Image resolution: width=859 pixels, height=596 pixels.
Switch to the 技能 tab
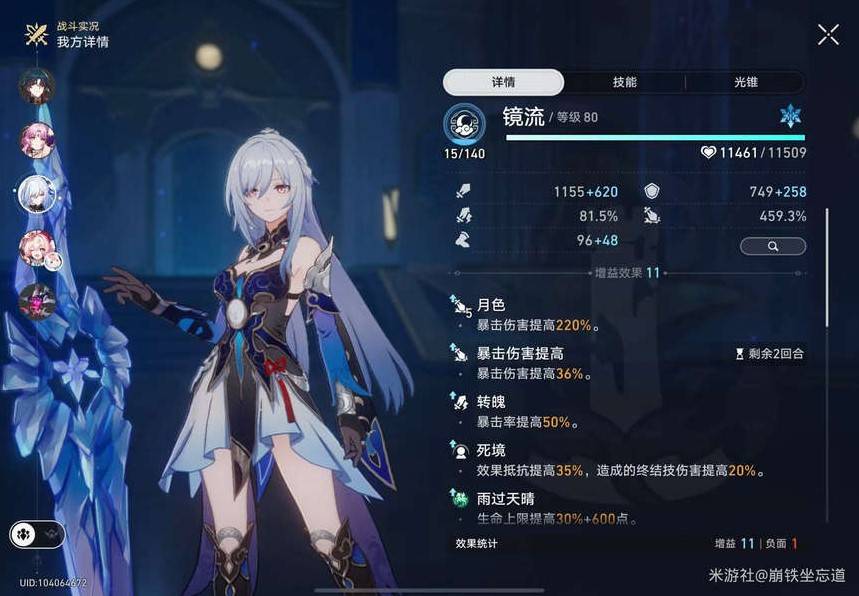pos(625,82)
